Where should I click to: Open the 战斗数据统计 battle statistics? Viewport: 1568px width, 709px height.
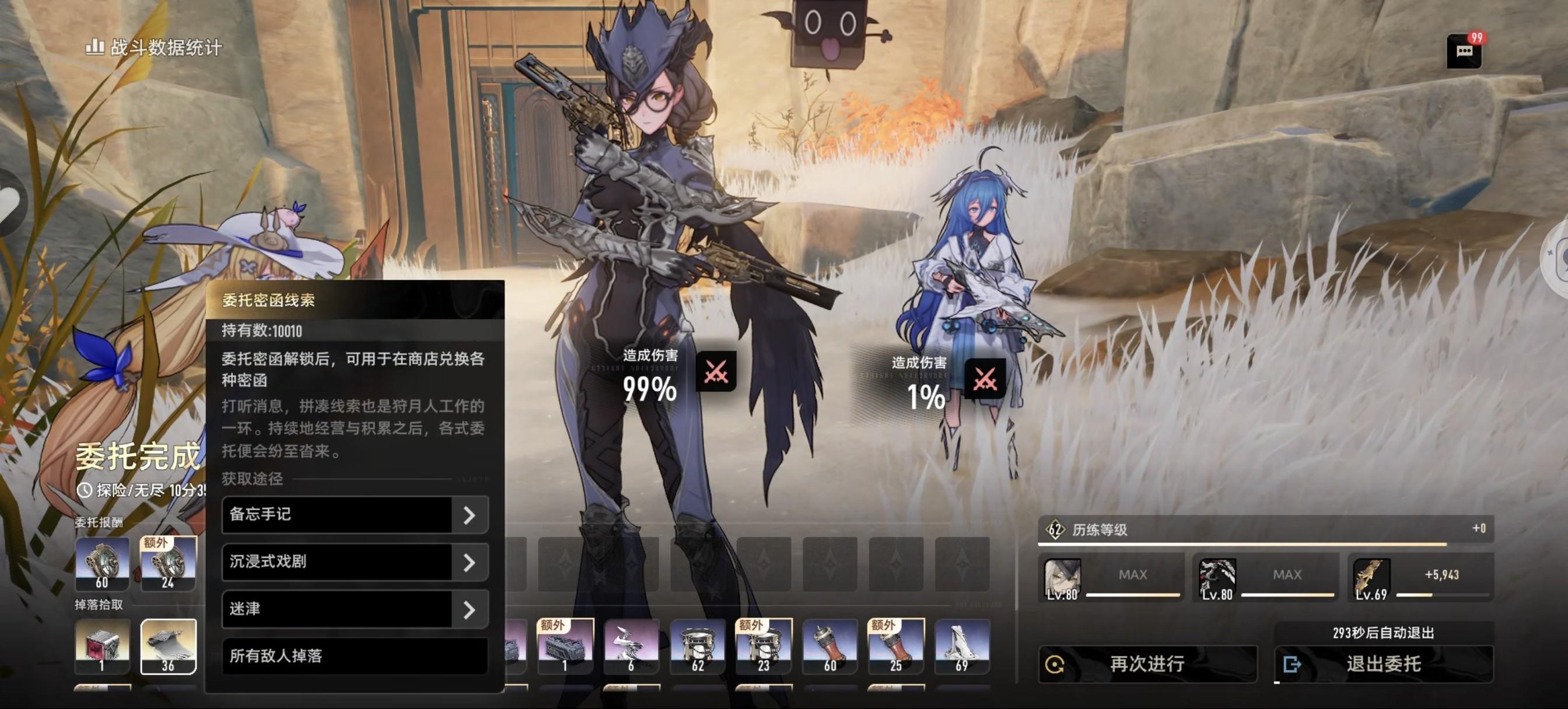coord(154,47)
